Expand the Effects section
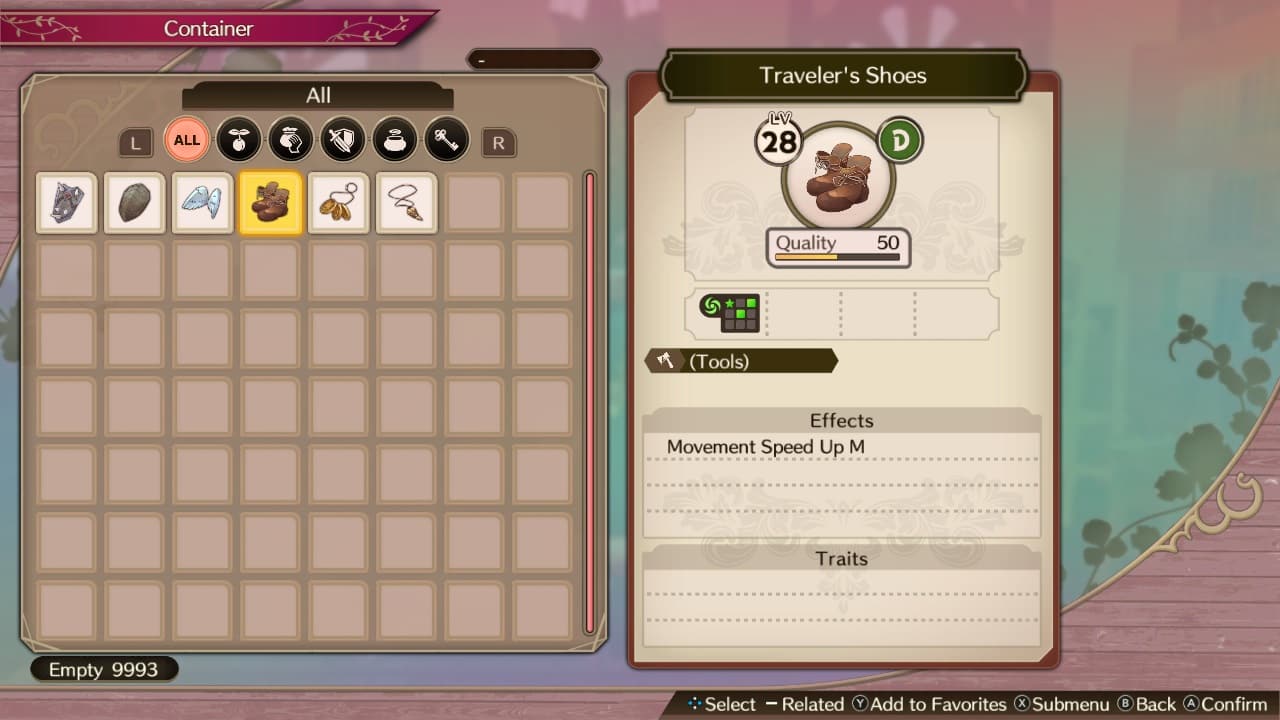Screen dimensions: 1280x720 [x=841, y=421]
